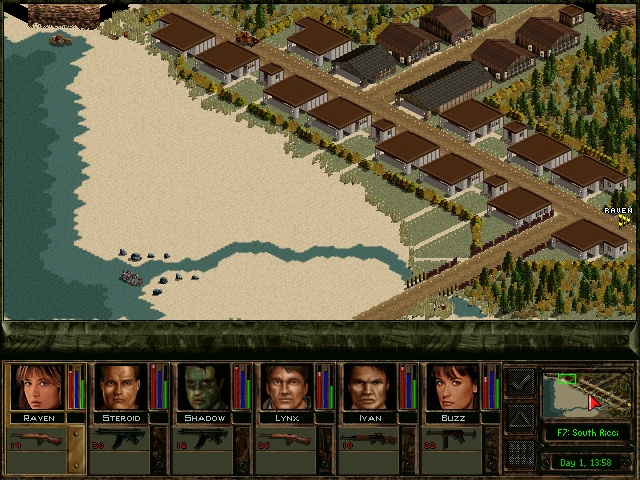Image resolution: width=640 pixels, height=480 pixels.
Task: Select Steroid's portrait
Action: (x=120, y=387)
